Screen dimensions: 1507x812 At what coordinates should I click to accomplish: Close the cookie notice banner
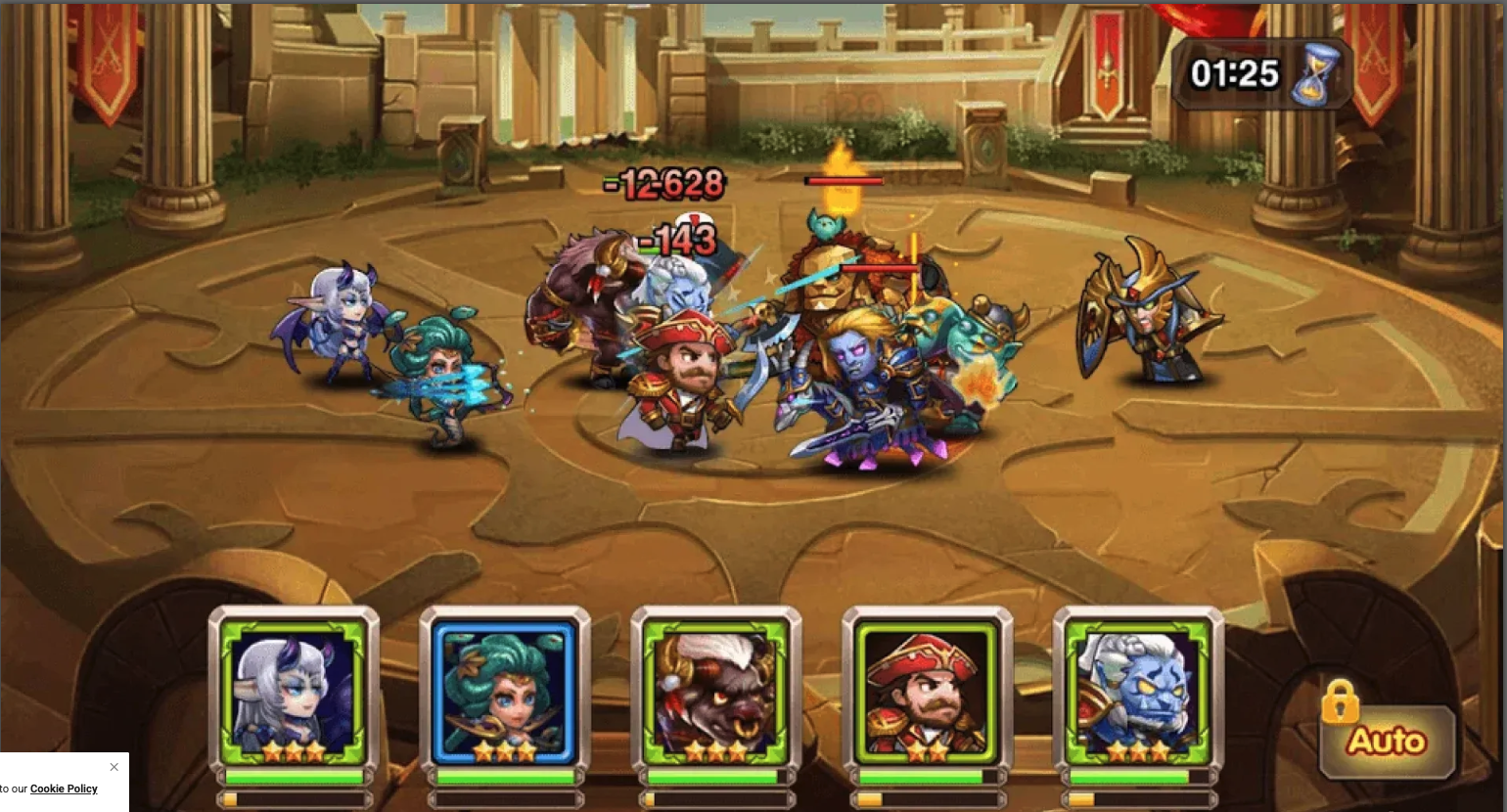[x=114, y=767]
